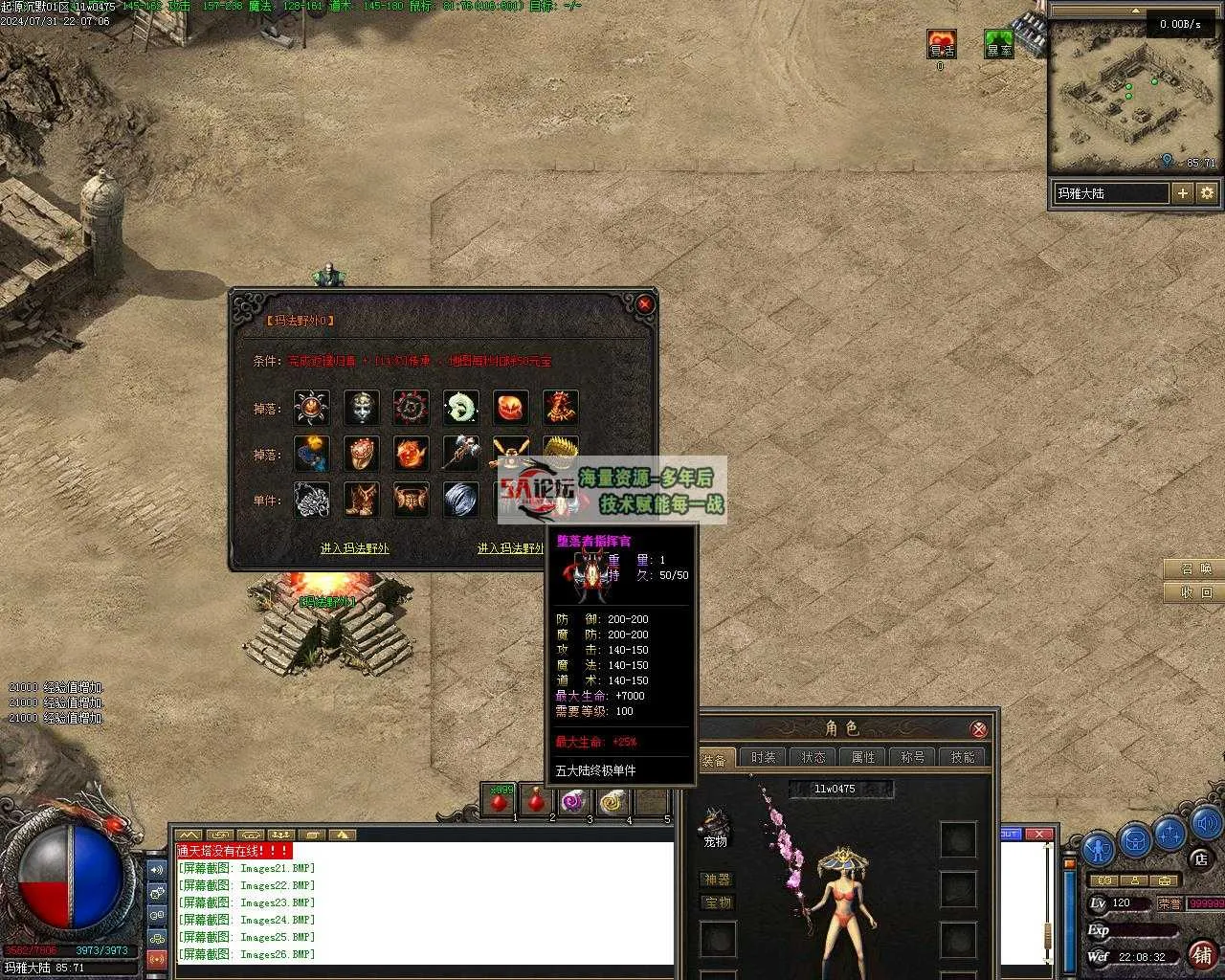Click the 宠物 pet icon
The height and width of the screenshot is (980, 1225).
click(716, 823)
